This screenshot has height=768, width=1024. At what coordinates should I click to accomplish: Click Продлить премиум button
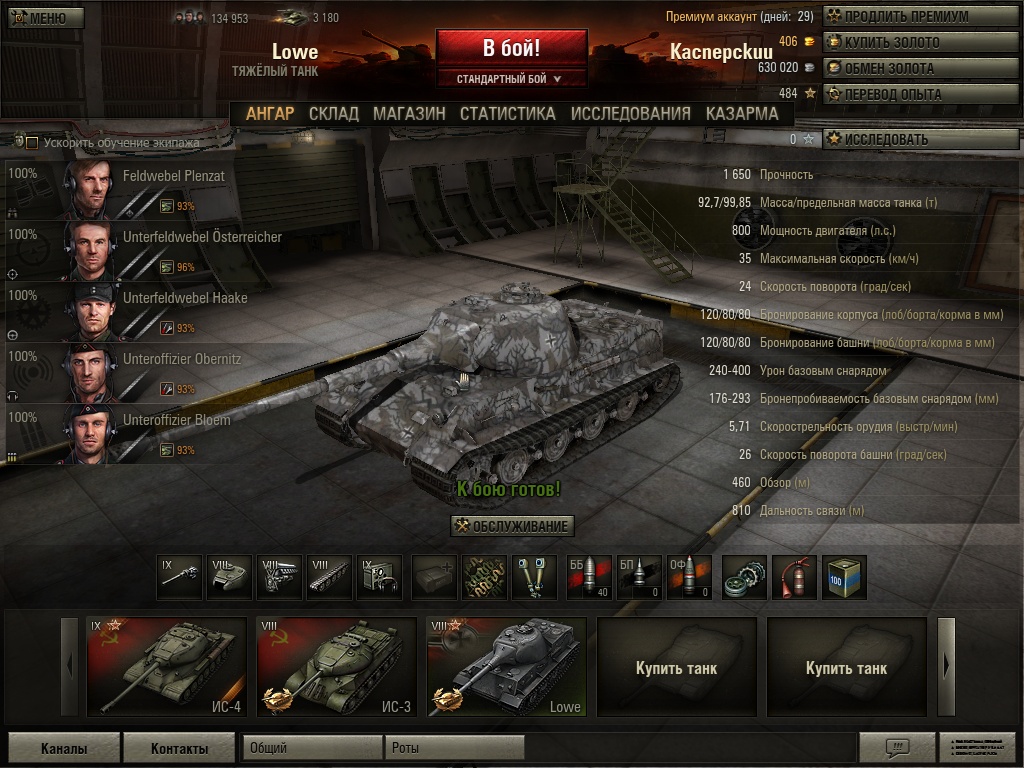pyautogui.click(x=905, y=17)
